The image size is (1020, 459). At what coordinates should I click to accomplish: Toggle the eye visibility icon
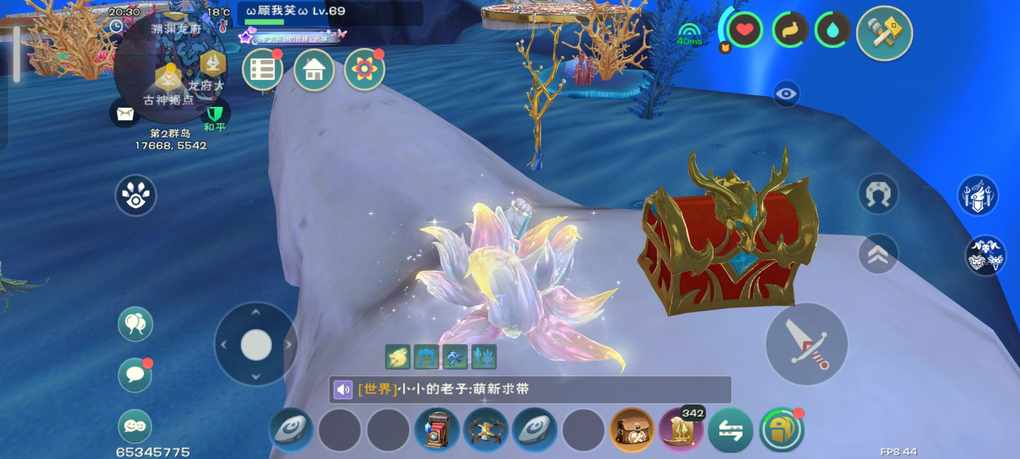click(787, 94)
